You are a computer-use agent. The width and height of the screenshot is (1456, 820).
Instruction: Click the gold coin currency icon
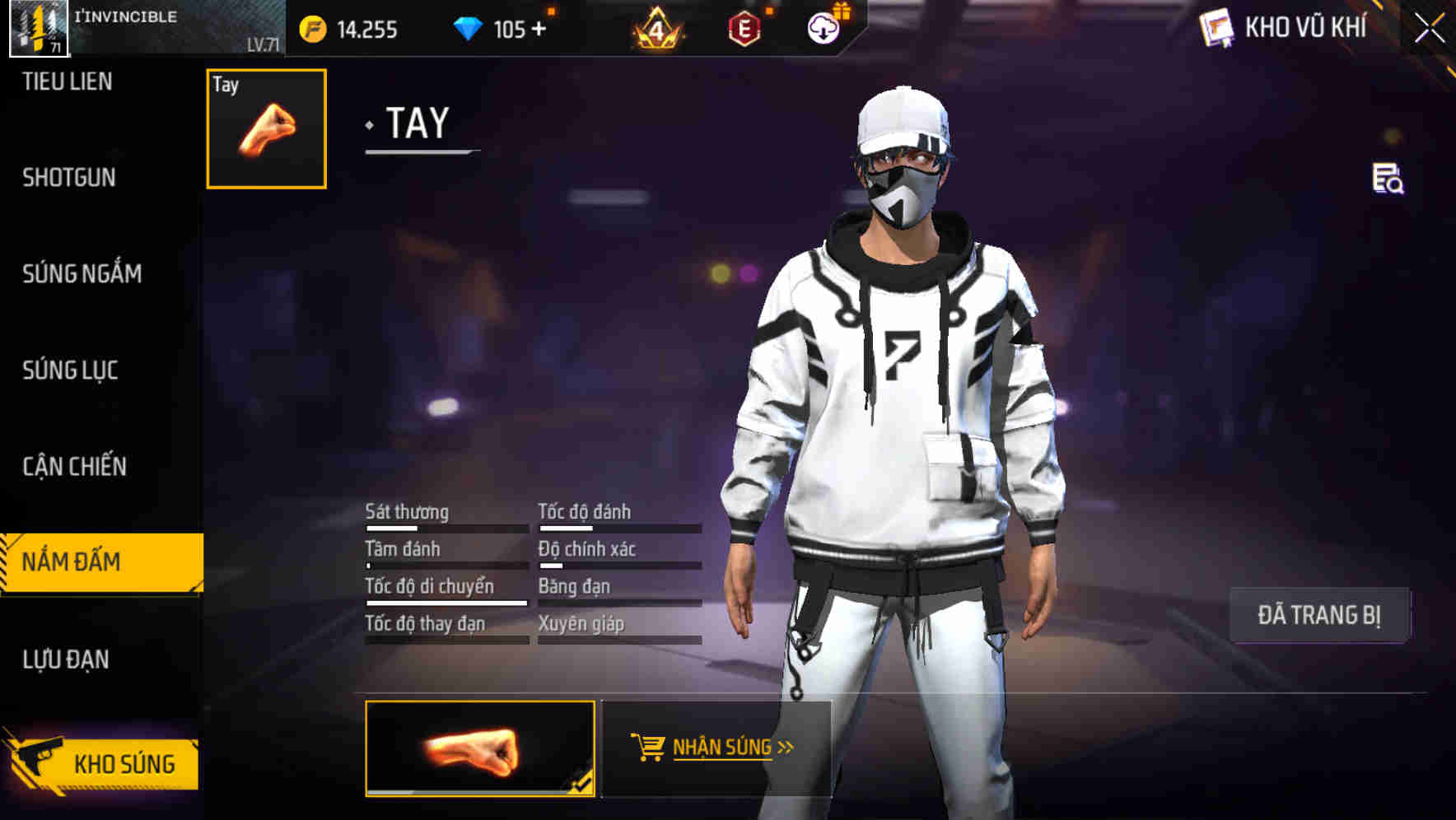point(313,30)
